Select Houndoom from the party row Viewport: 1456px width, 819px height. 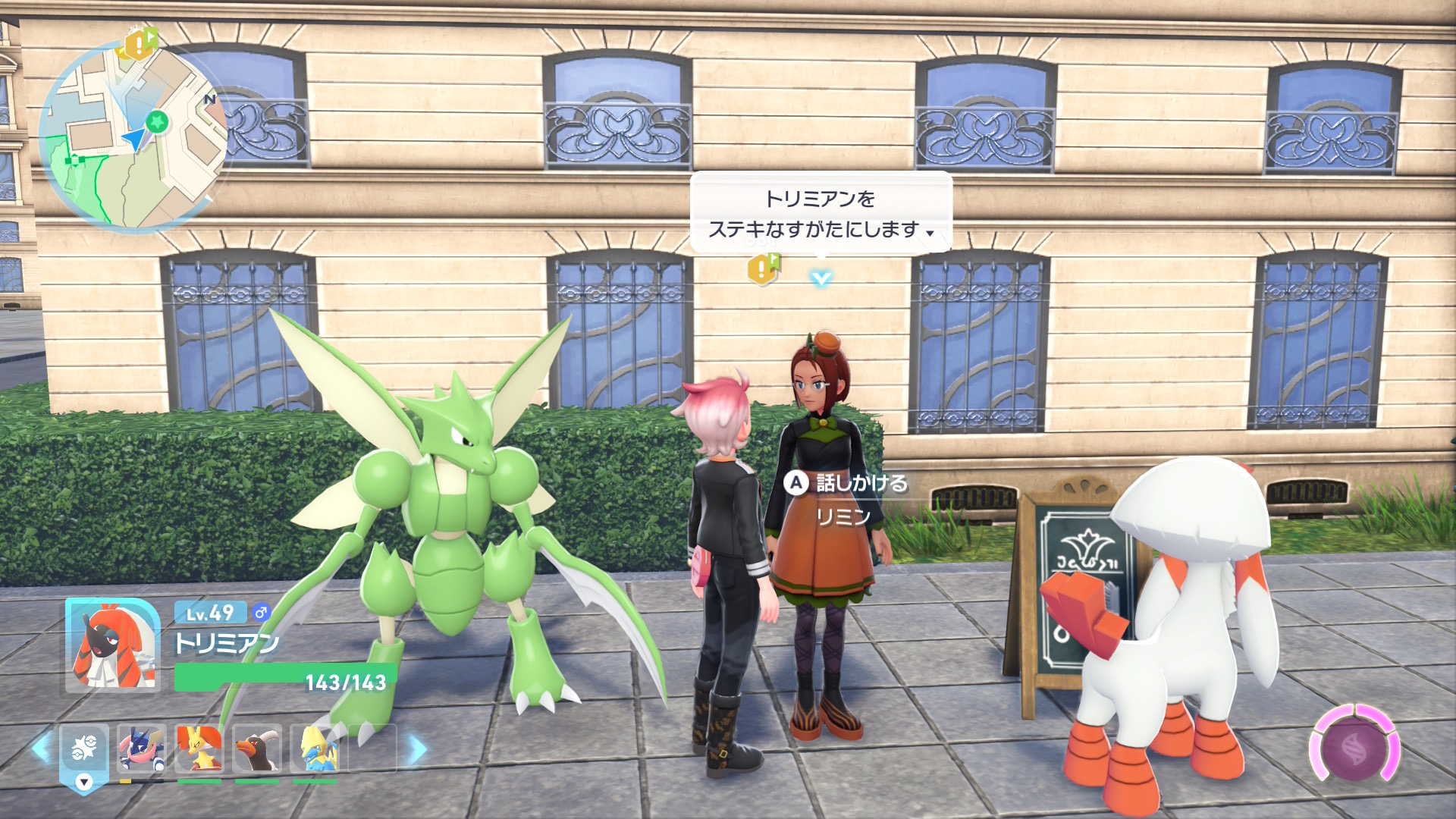(257, 748)
